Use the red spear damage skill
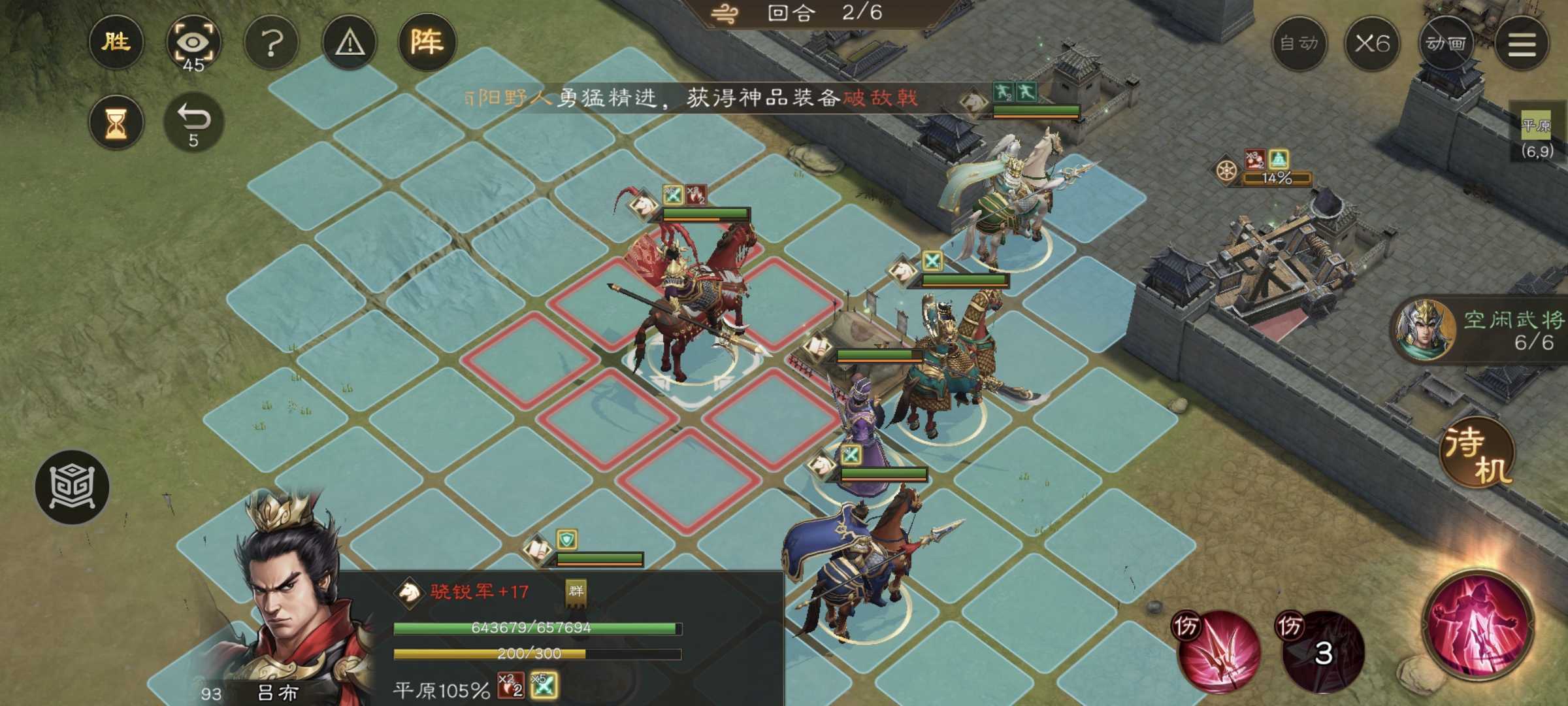The height and width of the screenshot is (706, 1568). point(1217,650)
